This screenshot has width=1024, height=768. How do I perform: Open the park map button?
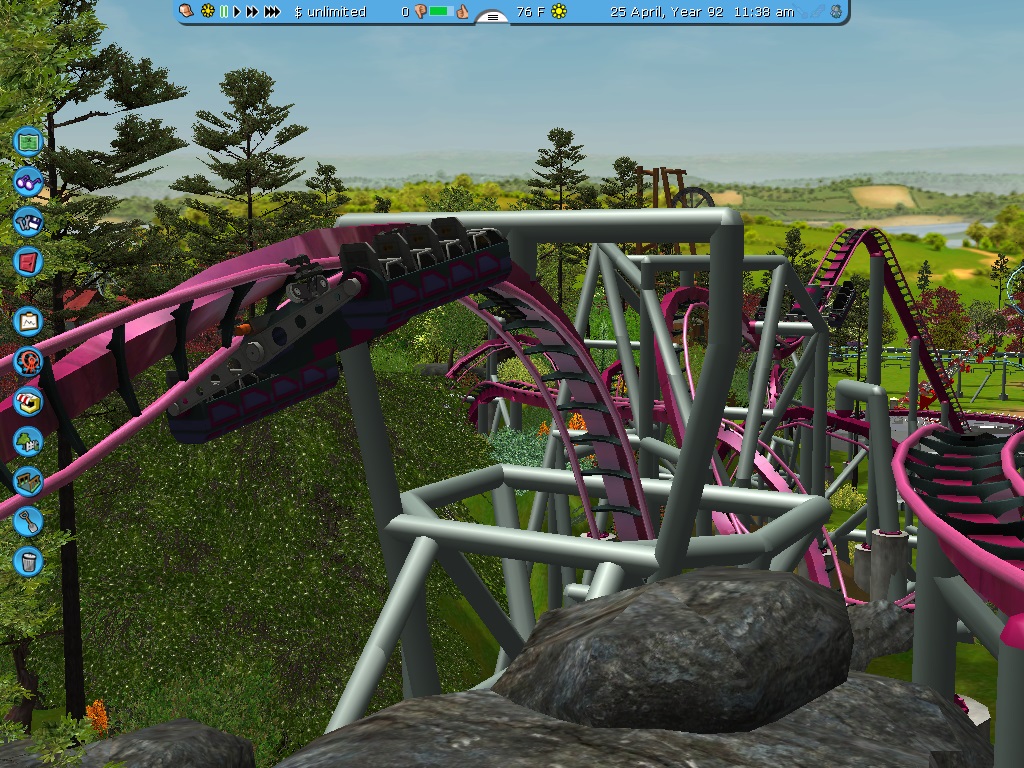28,142
